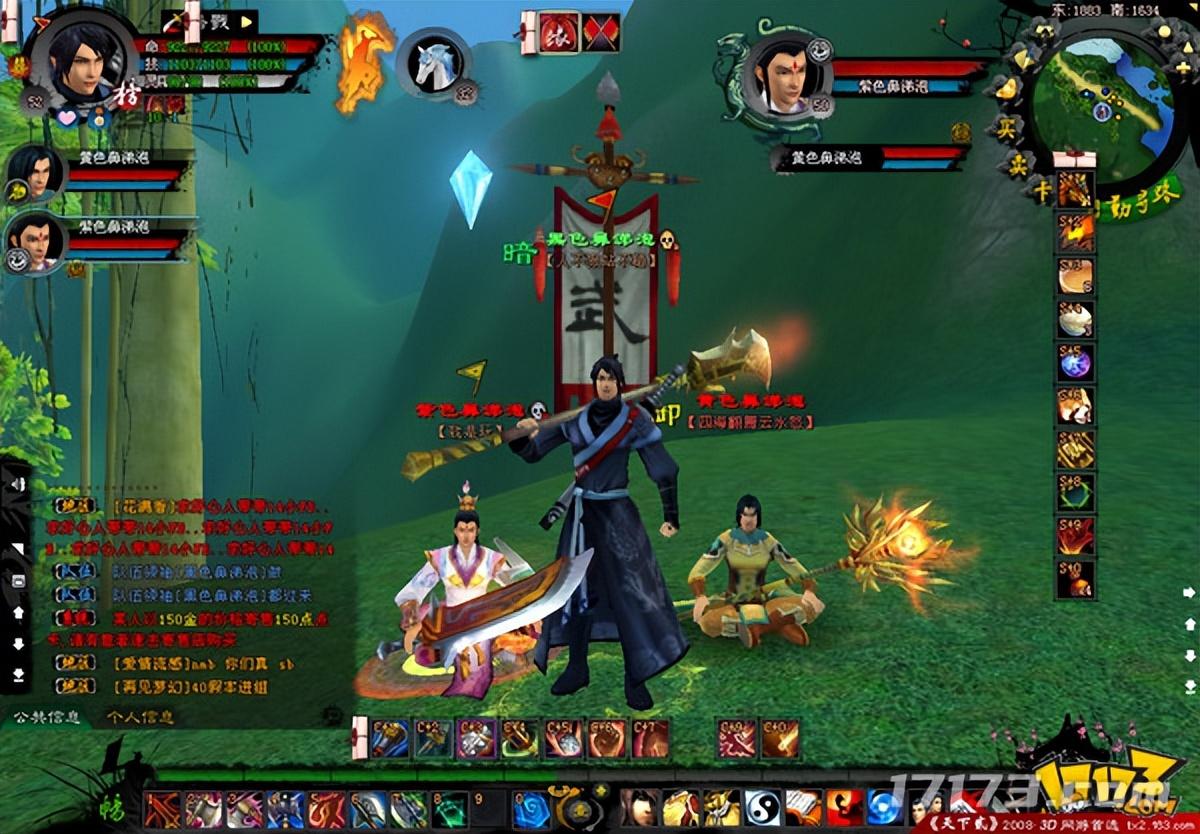Activate the clenched fist skill icon
The image size is (1200, 834).
click(606, 739)
